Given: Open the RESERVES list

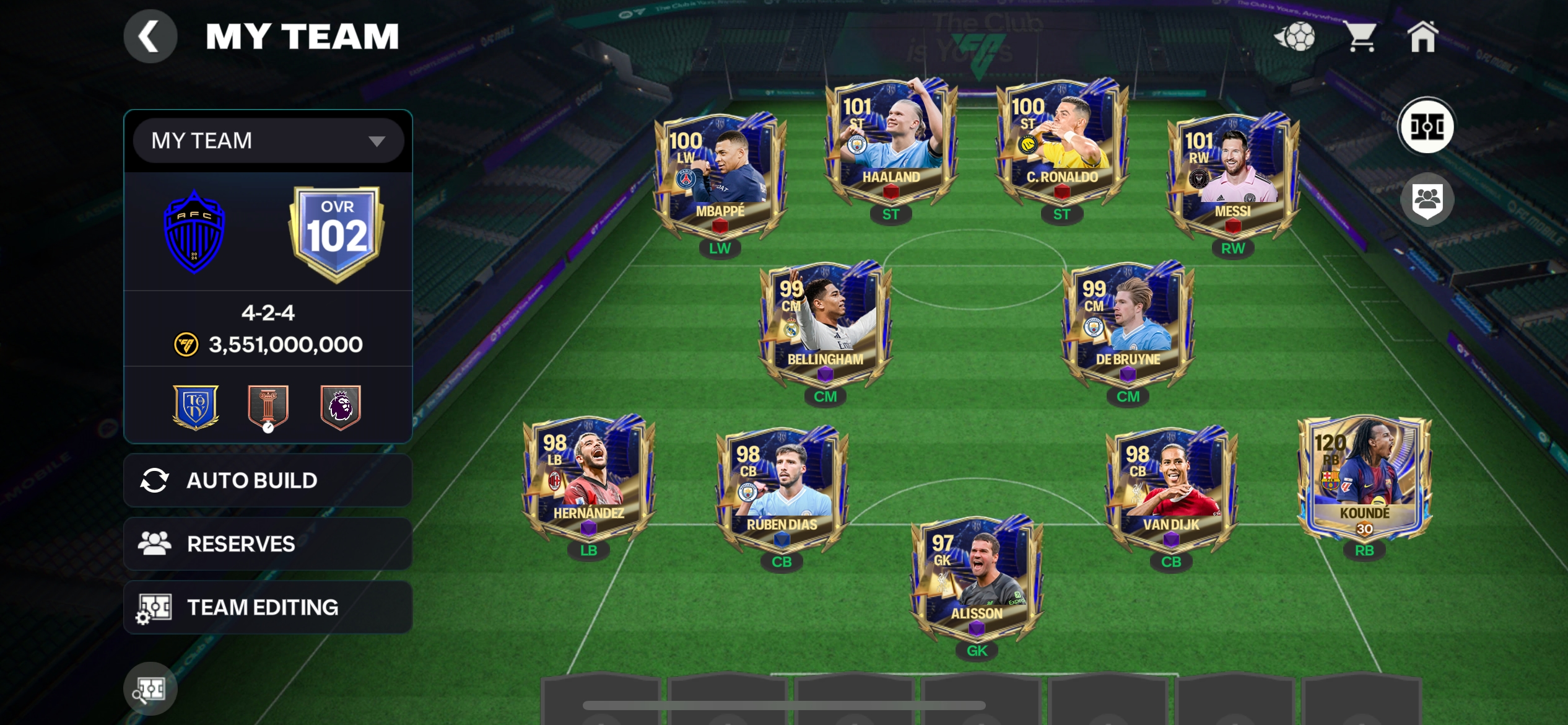Looking at the screenshot, I should (x=268, y=543).
